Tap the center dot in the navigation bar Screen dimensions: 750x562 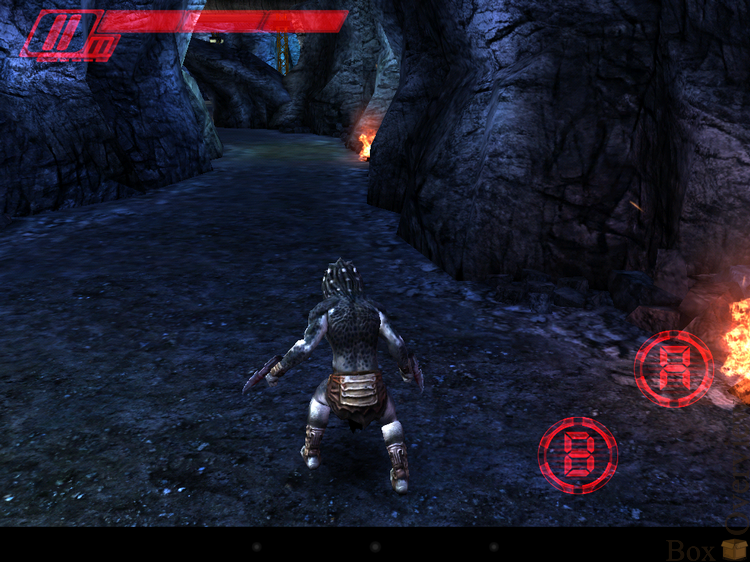pyautogui.click(x=375, y=547)
